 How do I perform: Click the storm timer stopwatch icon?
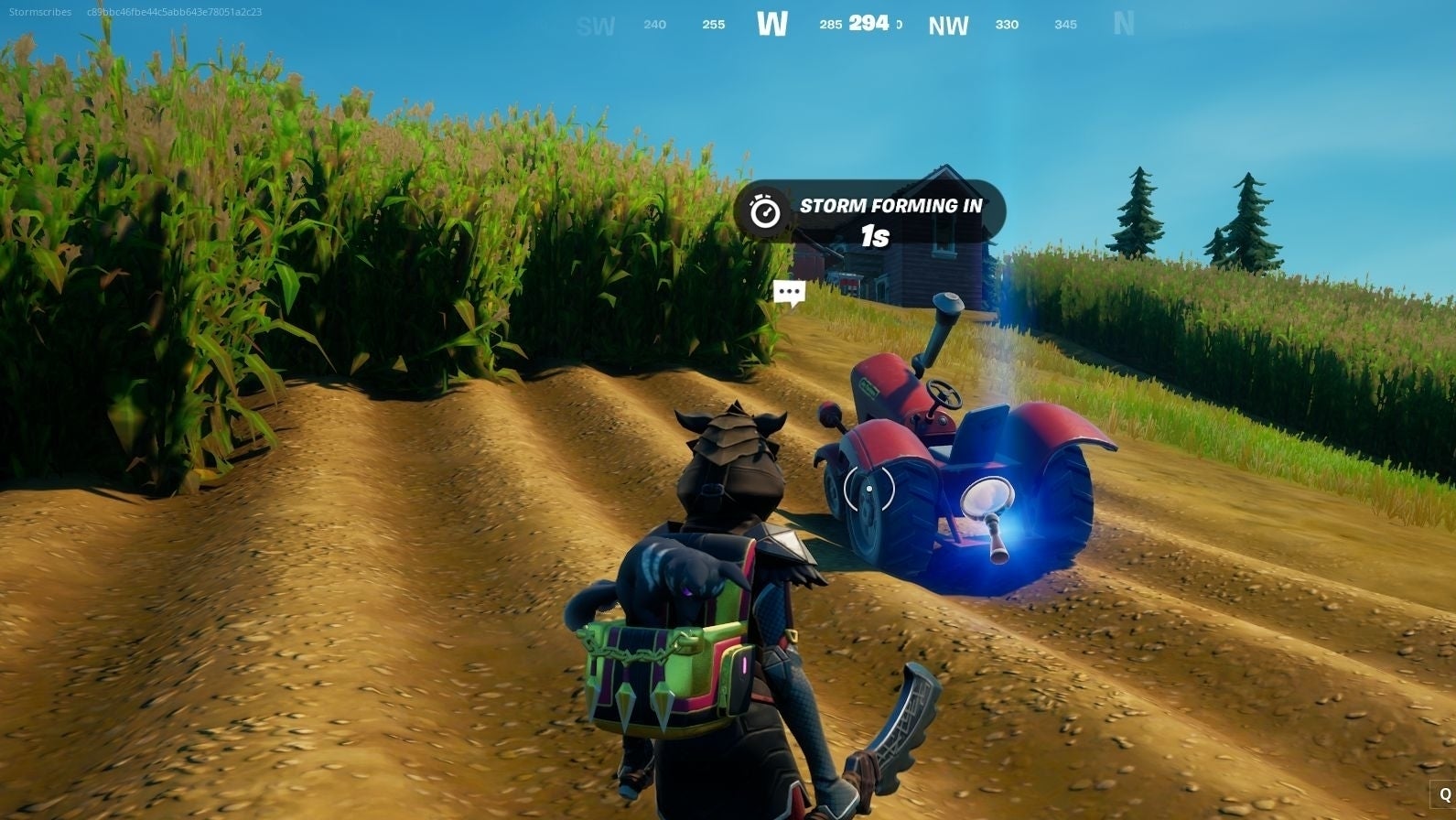pos(767,210)
